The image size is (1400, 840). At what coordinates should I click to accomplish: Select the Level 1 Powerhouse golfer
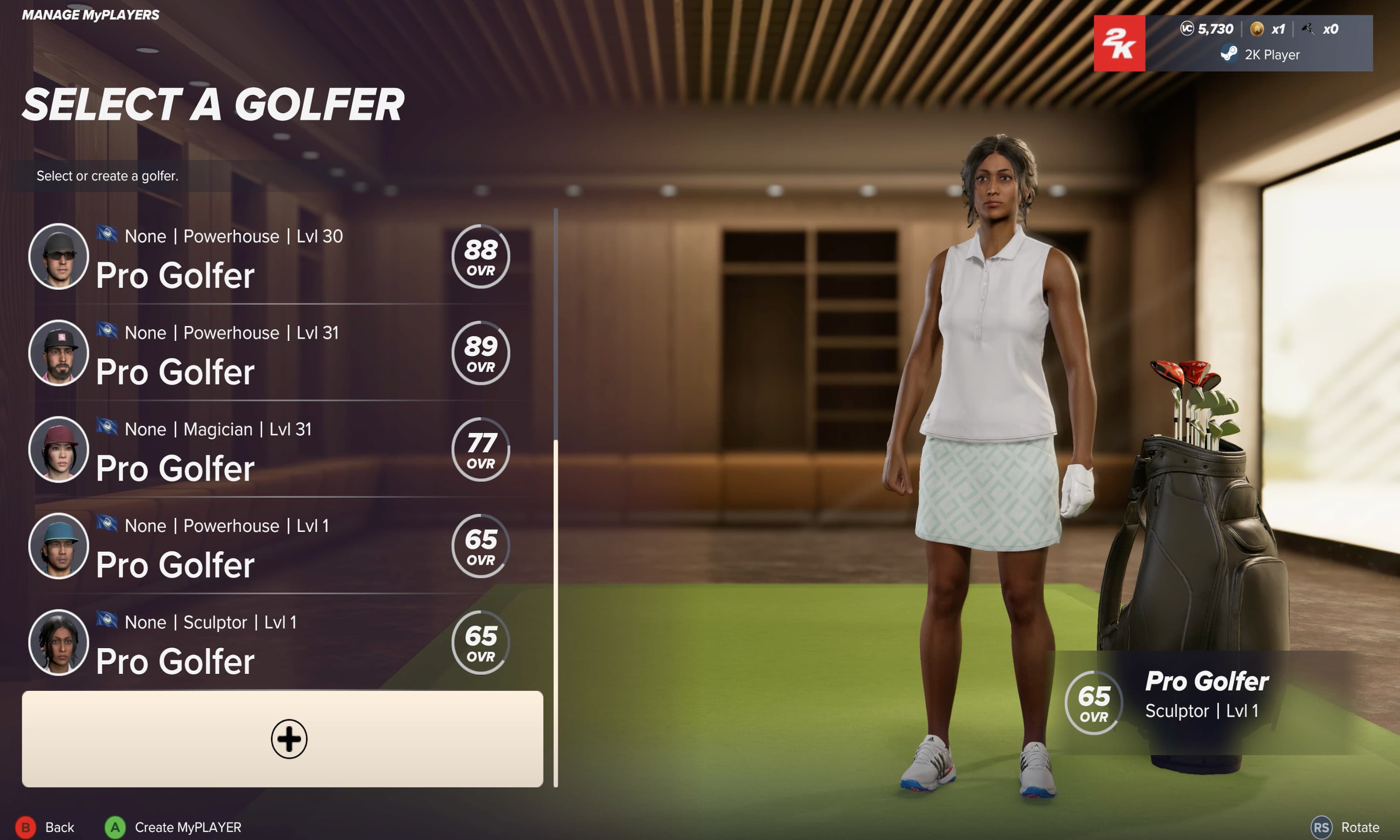coord(272,547)
